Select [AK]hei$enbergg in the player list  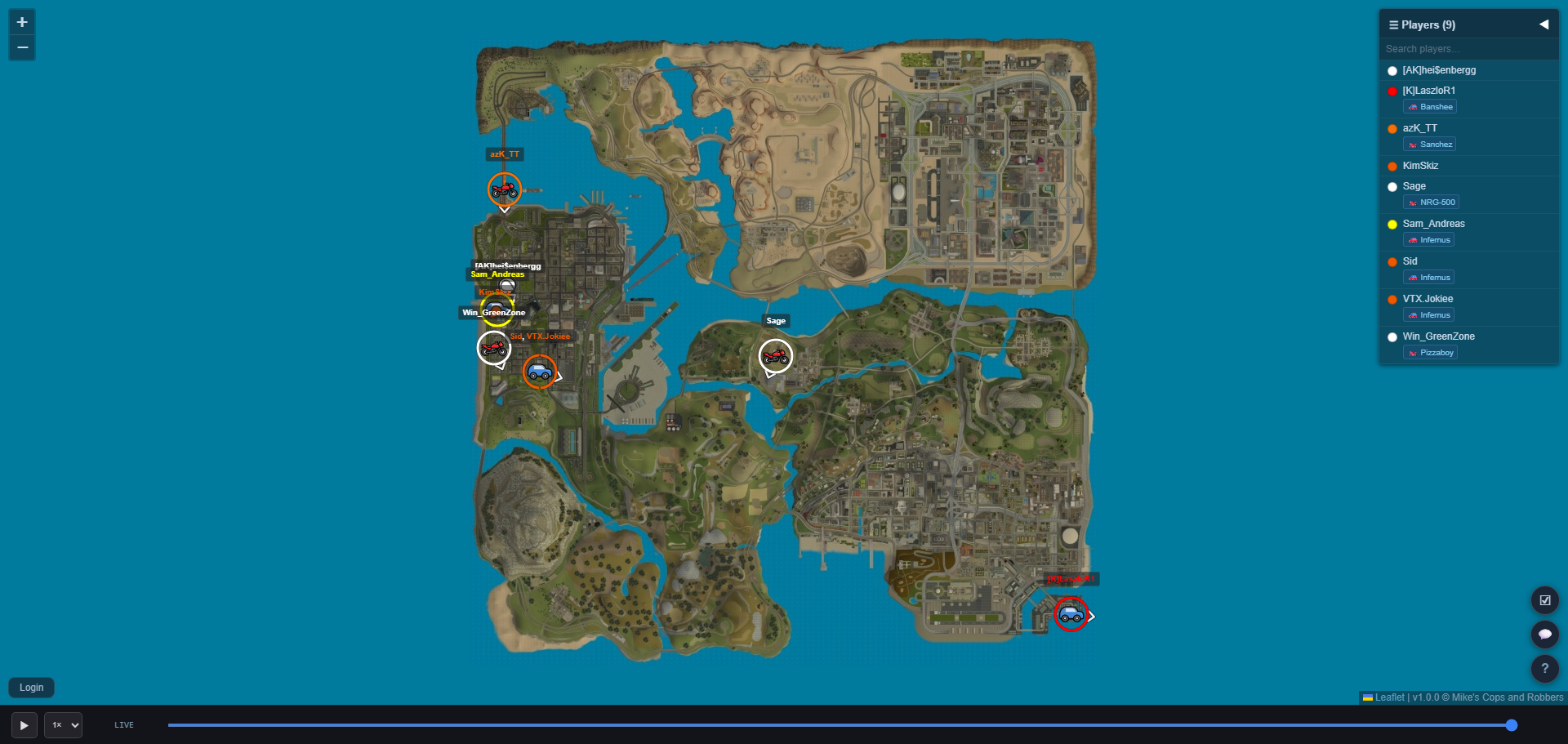1439,70
